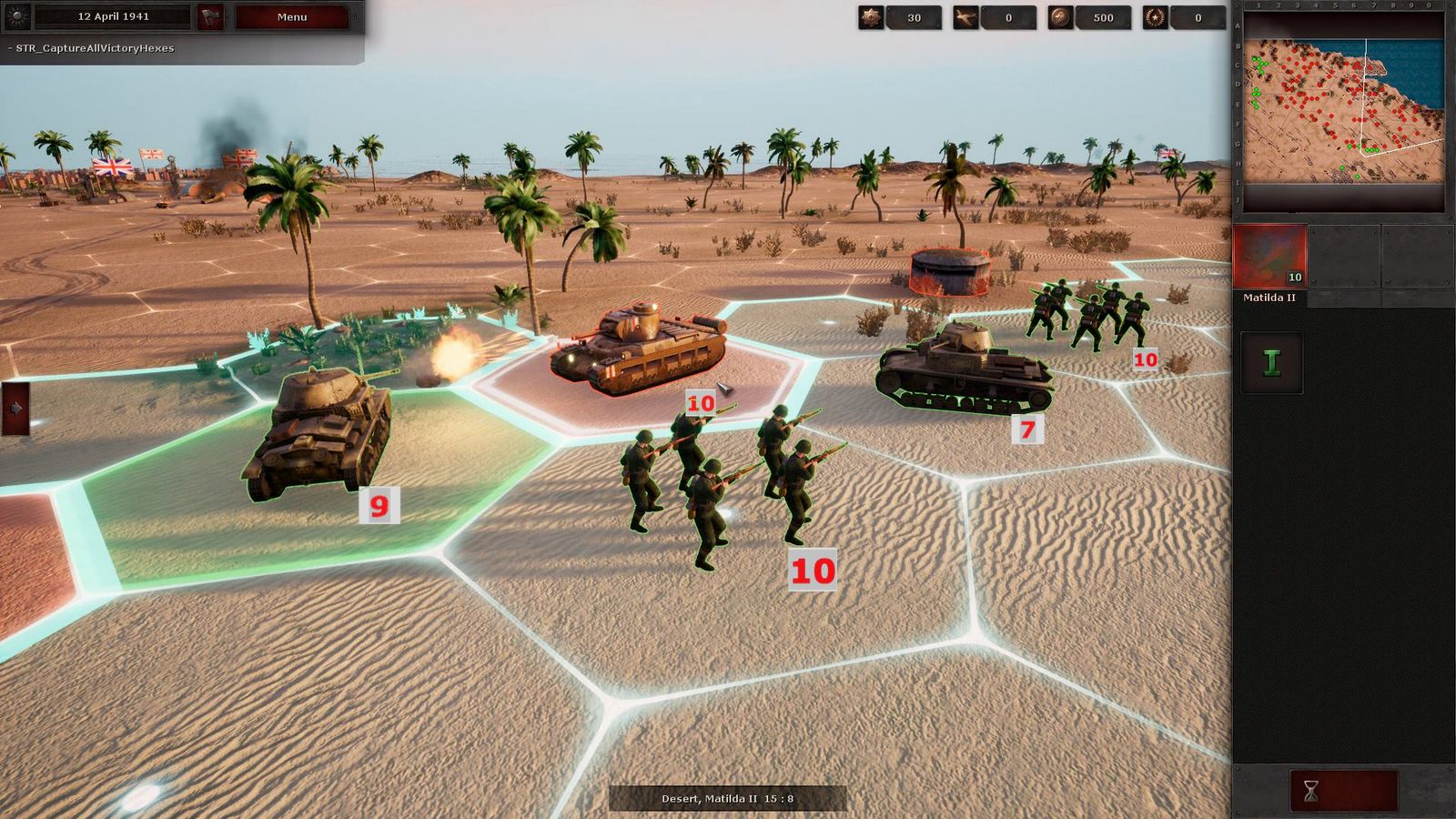Click the STR_CaptureAllVictoryHexes objective text
This screenshot has height=819, width=1456.
pyautogui.click(x=91, y=49)
